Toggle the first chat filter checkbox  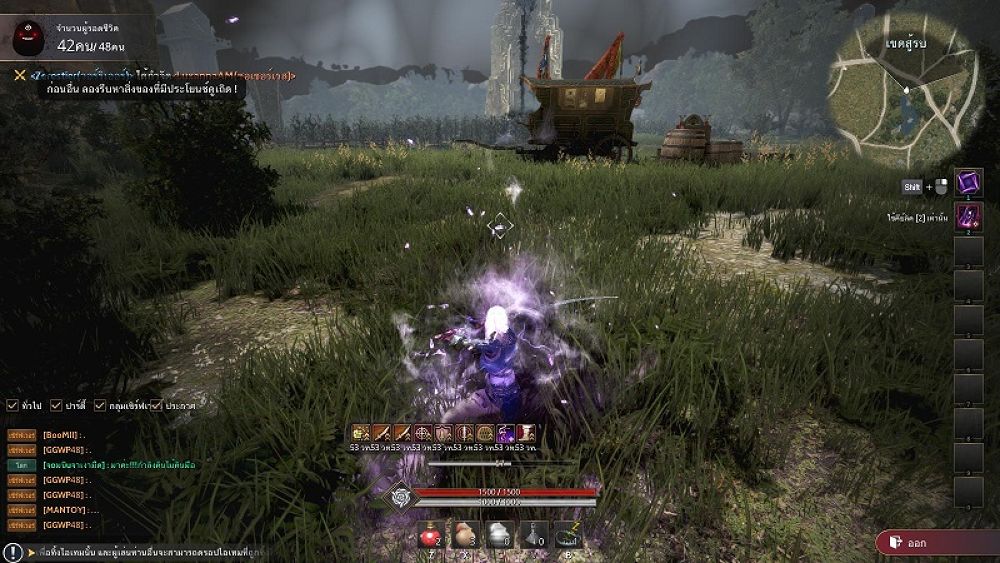(12, 405)
